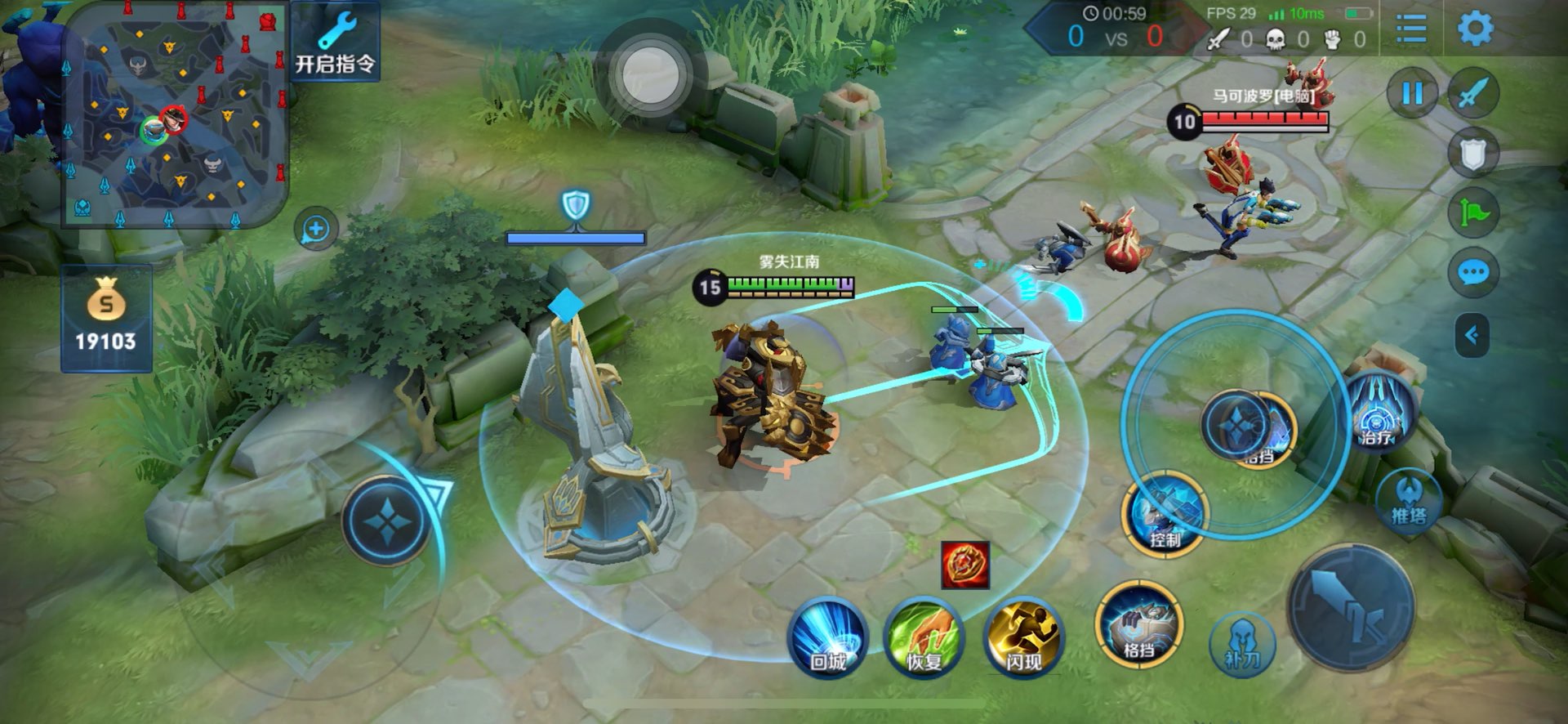Send the green flag gather signal

(x=1472, y=213)
